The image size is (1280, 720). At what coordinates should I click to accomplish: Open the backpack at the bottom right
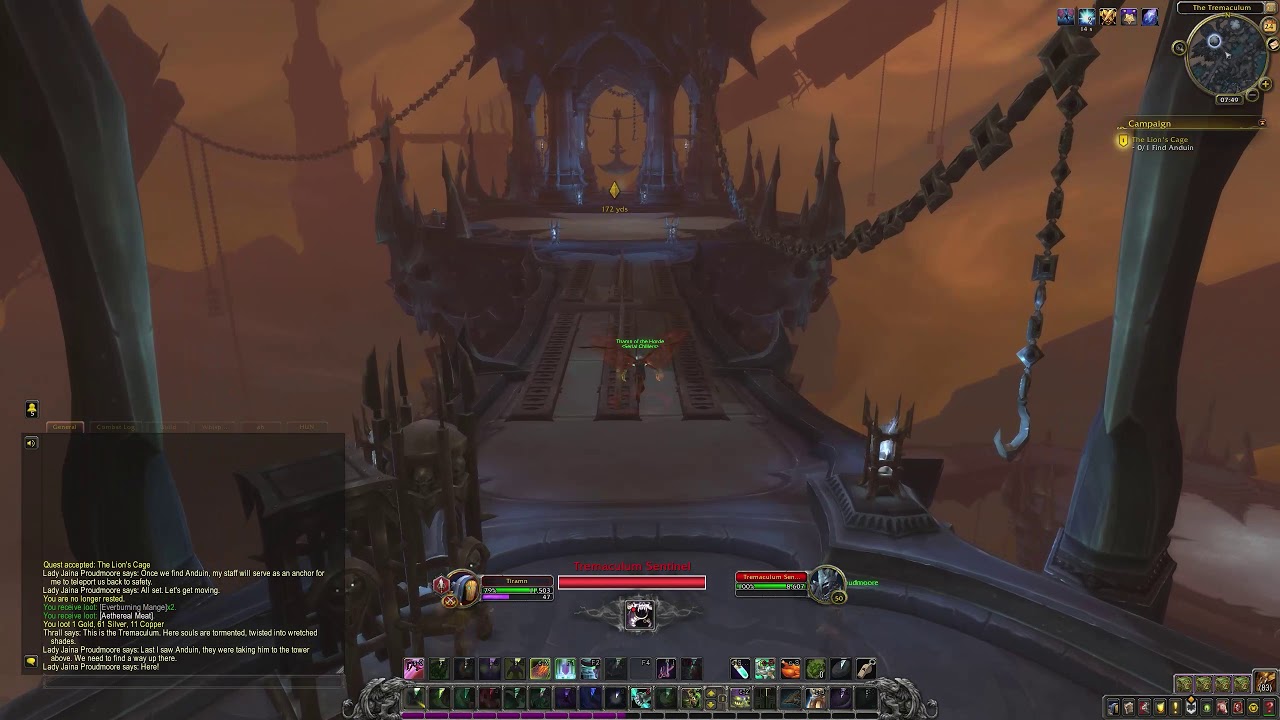(1265, 681)
